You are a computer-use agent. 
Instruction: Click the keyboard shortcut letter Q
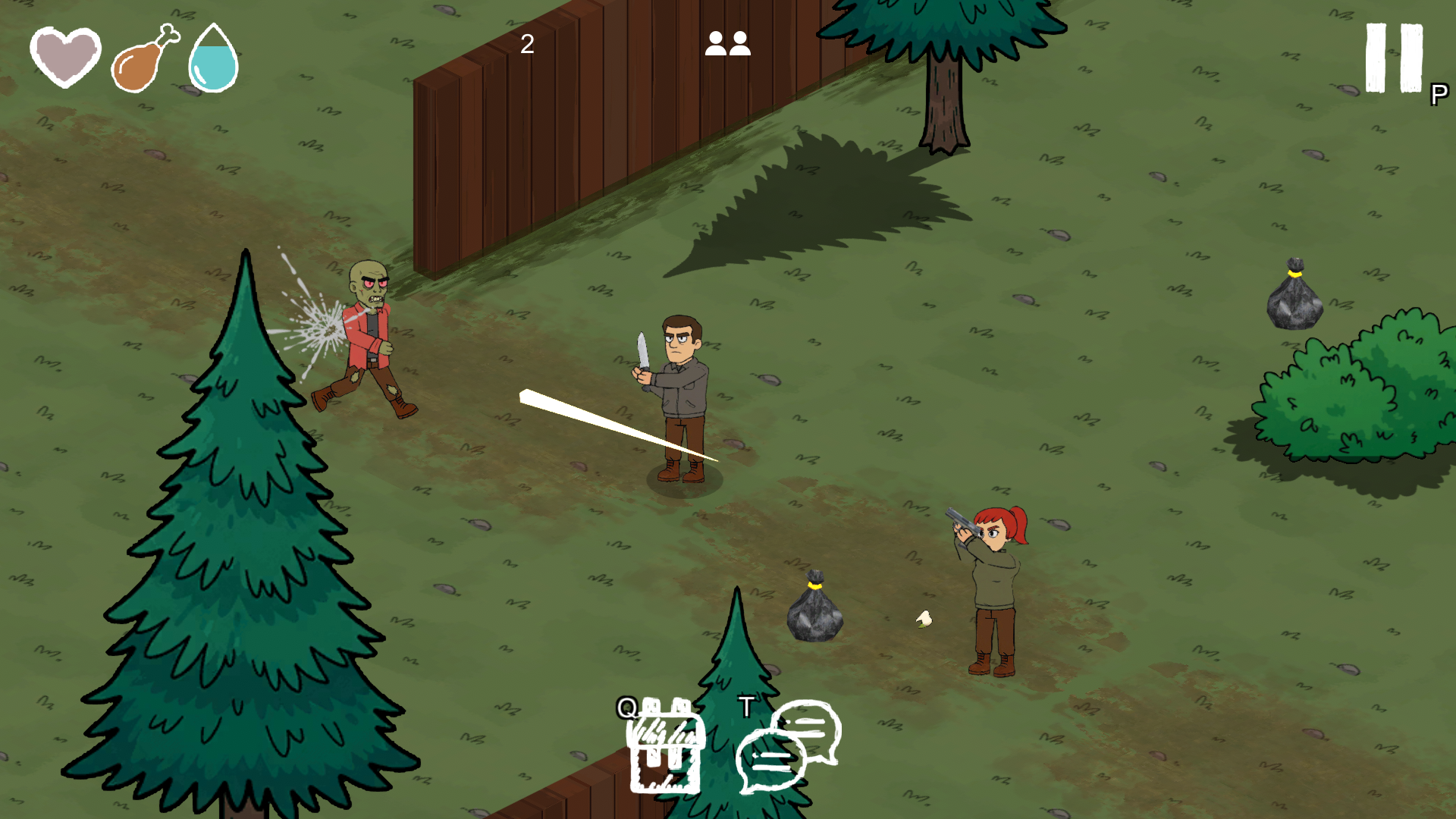(x=626, y=707)
